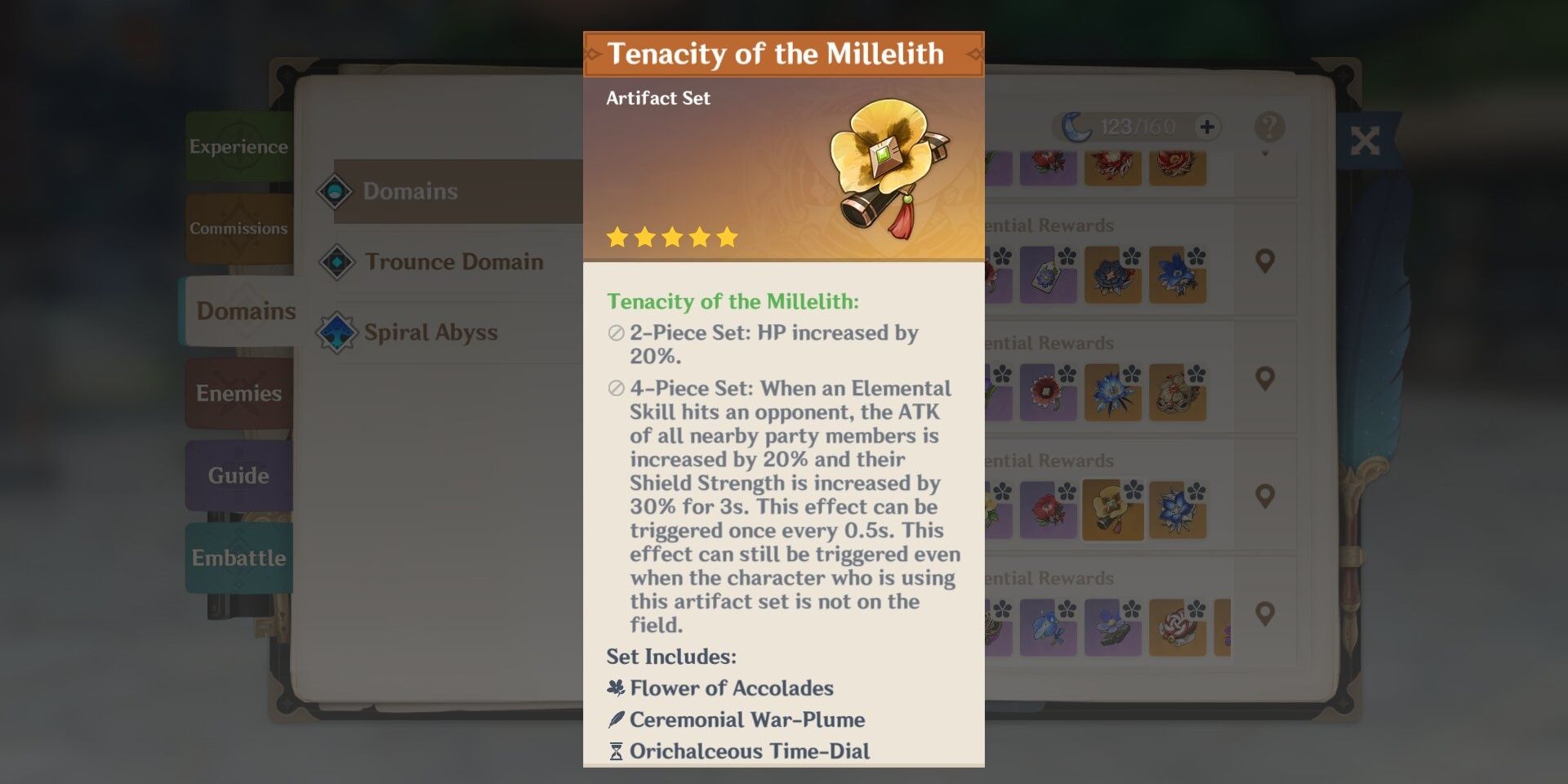
Task: Open the question mark help icon
Action: tap(1269, 127)
